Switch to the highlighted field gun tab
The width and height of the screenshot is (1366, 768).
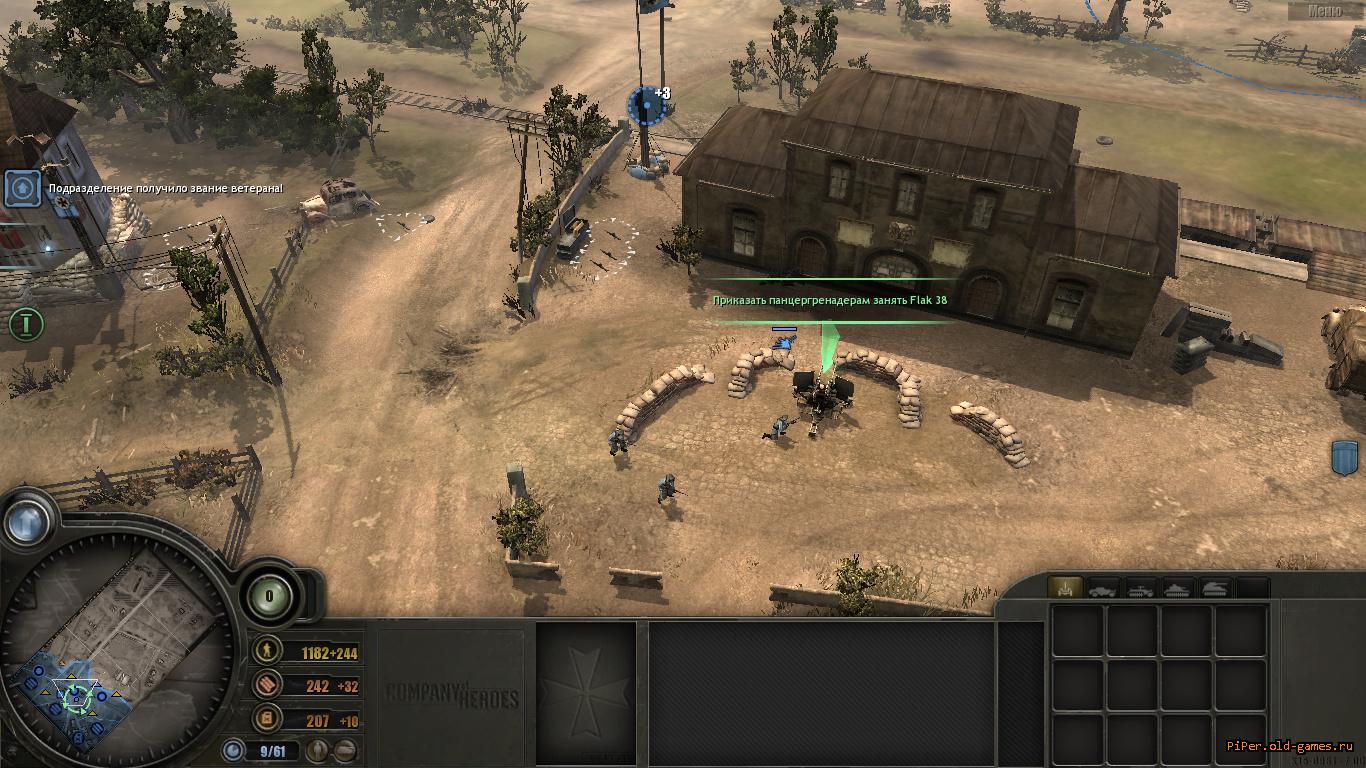click(1064, 588)
